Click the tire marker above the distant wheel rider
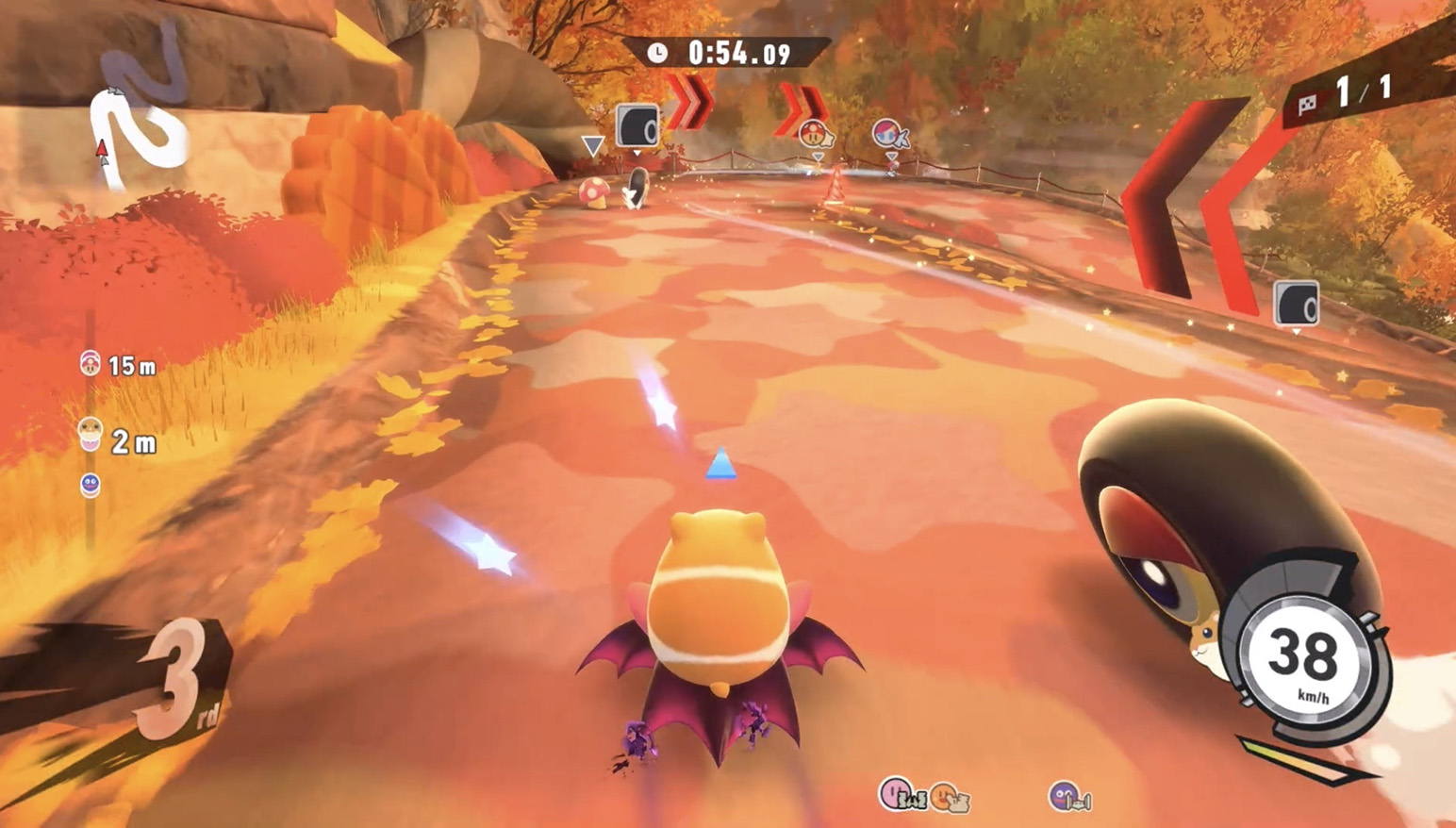The image size is (1456, 828). tap(637, 125)
